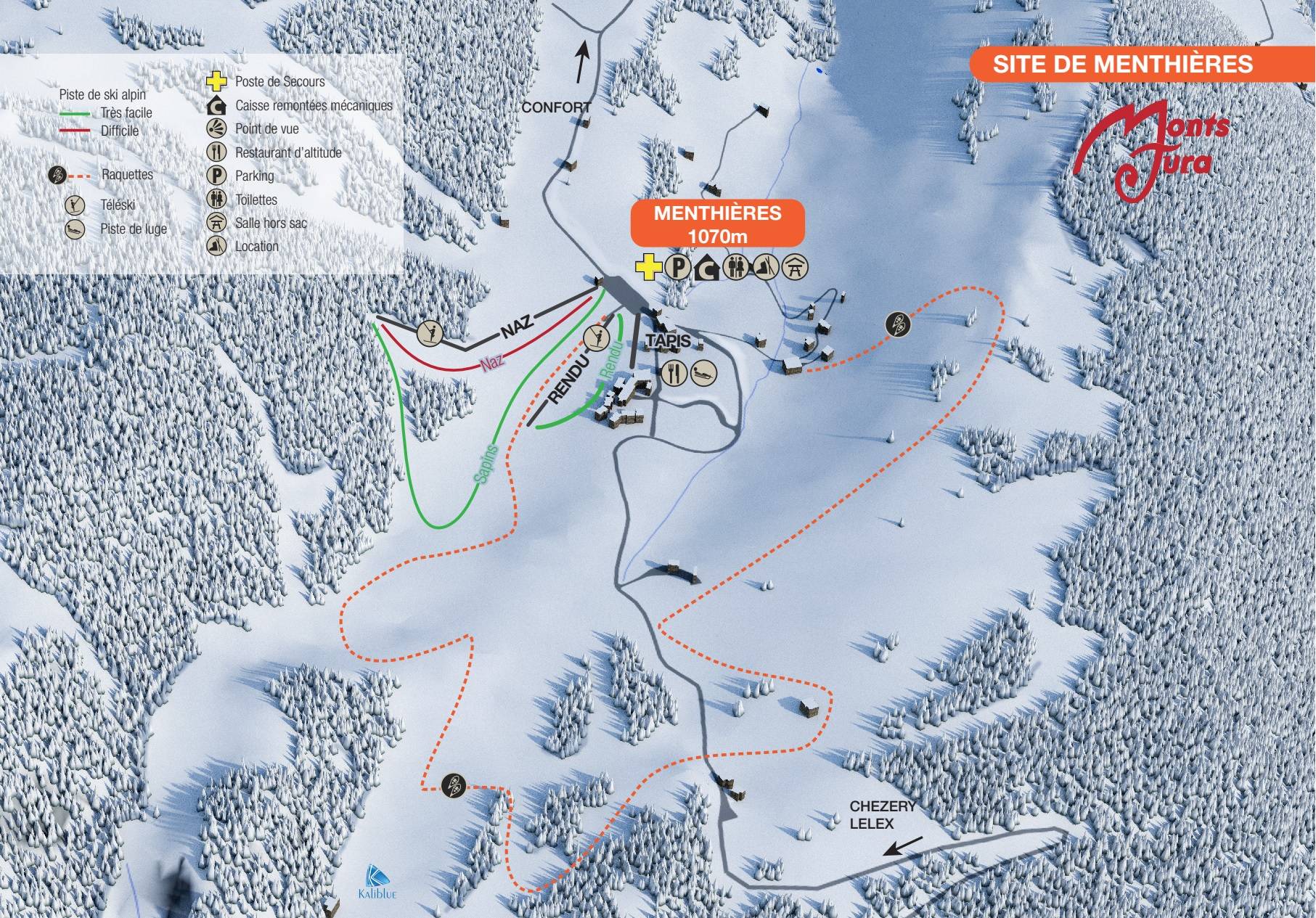Click the Difficile red piste legend line
This screenshot has height=918, width=1316.
tap(75, 131)
